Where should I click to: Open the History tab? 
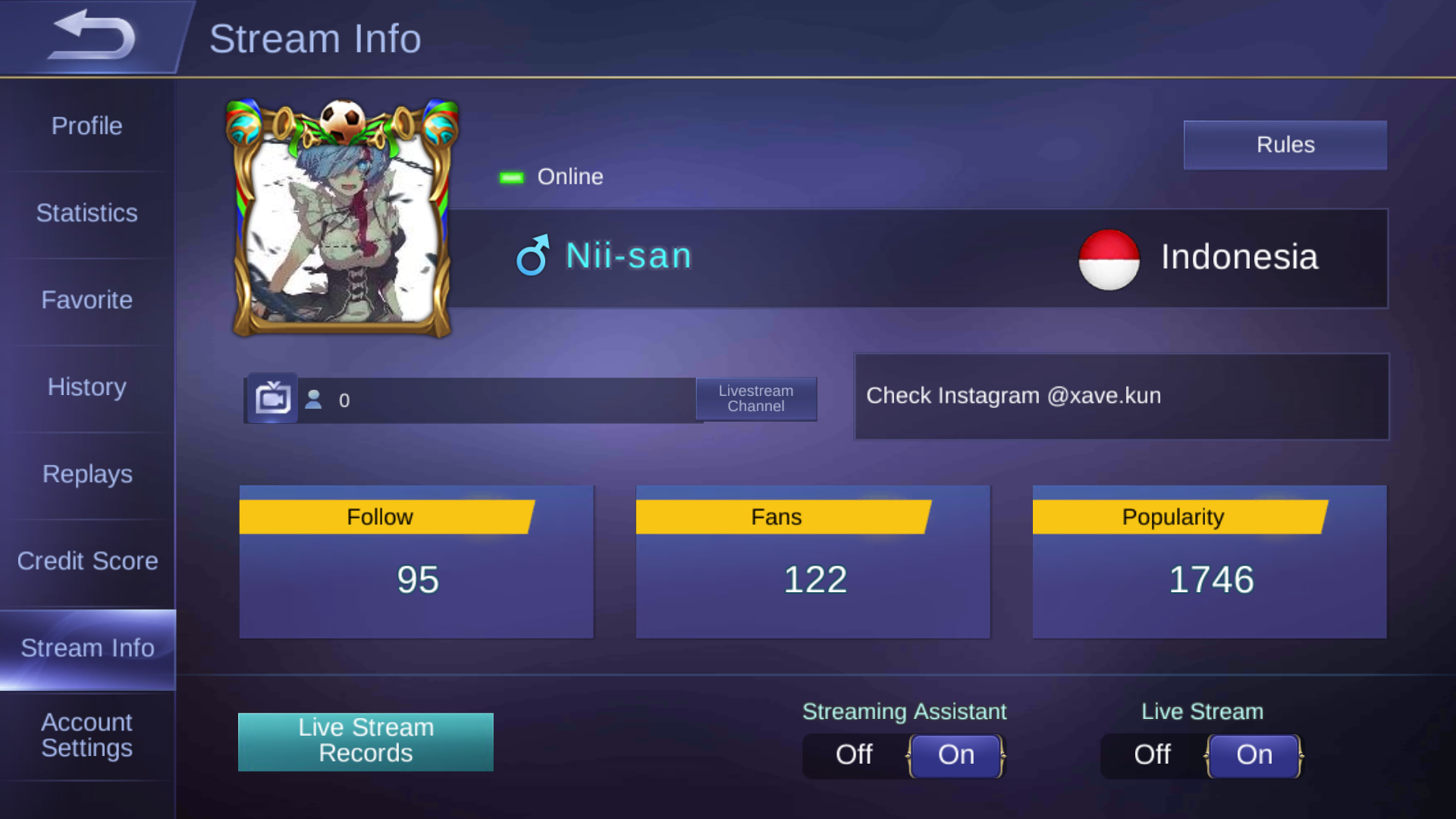[87, 388]
